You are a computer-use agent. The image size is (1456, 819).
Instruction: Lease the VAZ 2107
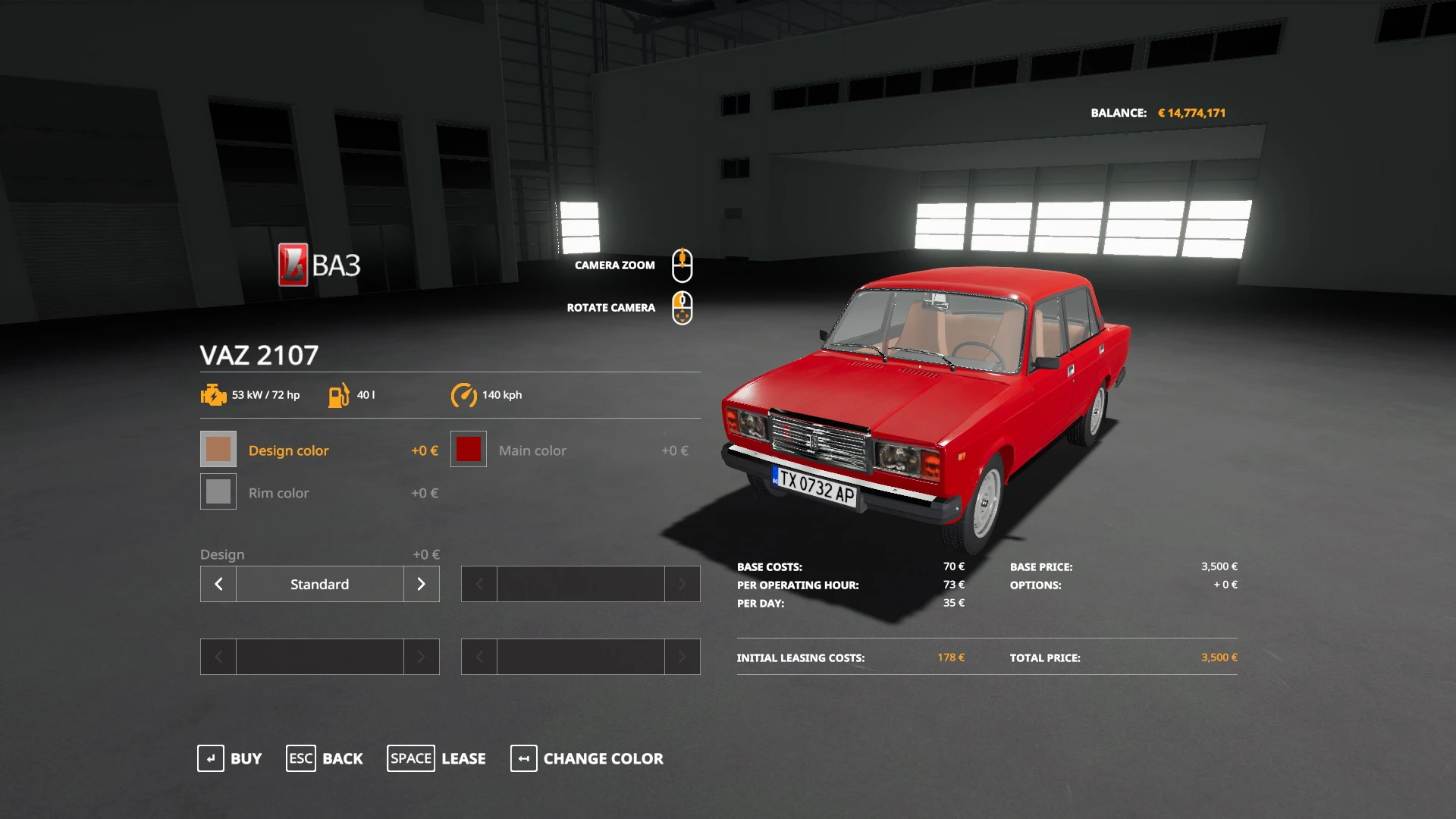click(437, 758)
